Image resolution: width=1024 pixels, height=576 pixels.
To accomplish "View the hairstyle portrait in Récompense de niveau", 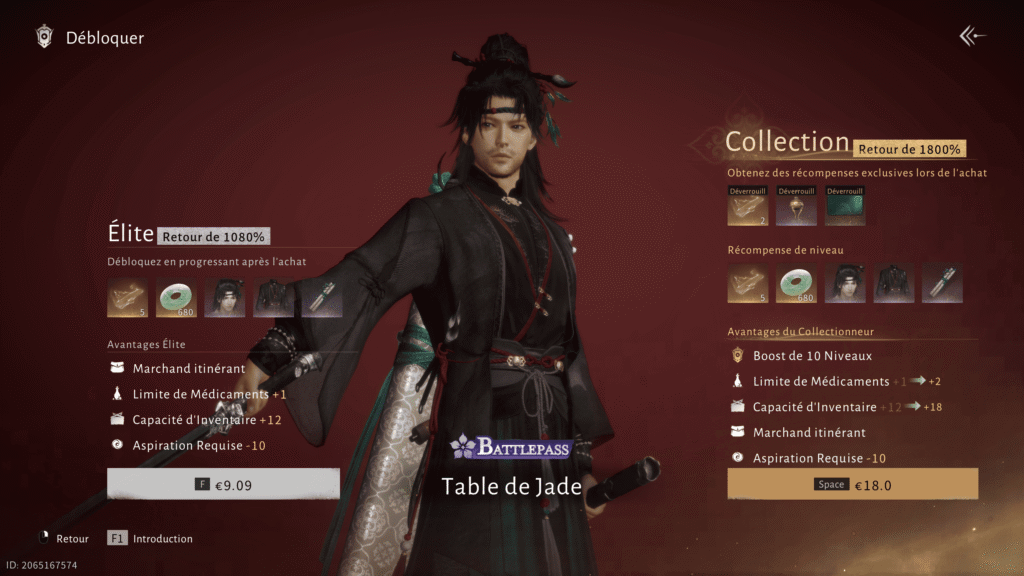I will click(x=845, y=283).
